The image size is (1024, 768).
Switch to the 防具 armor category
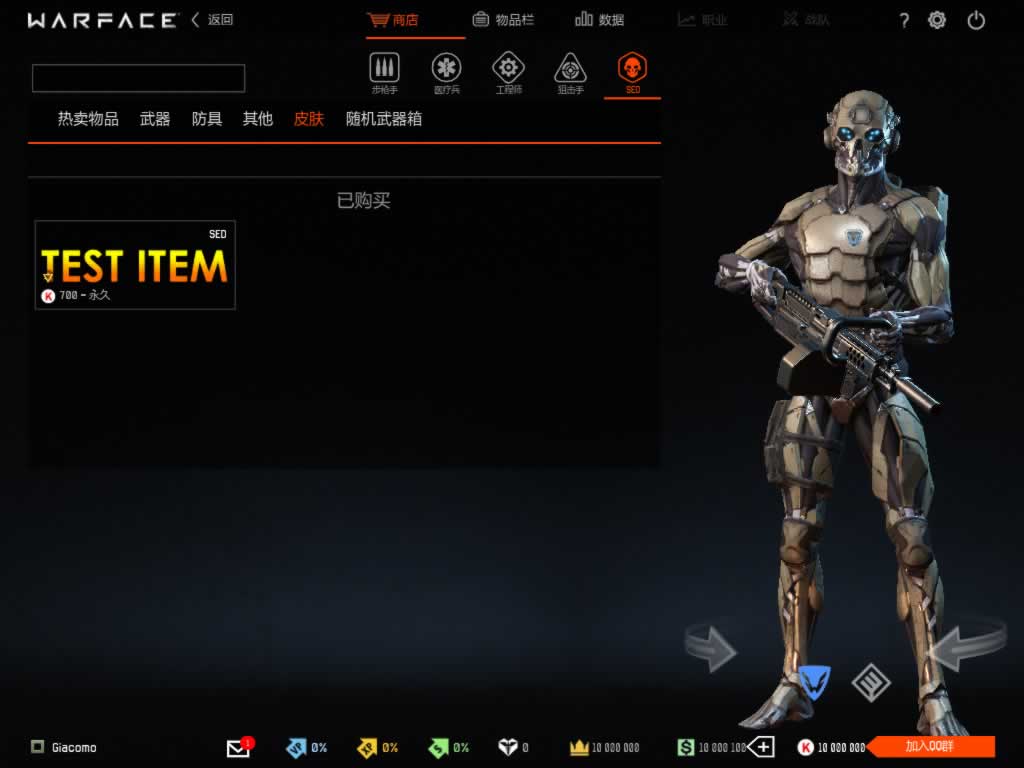[207, 119]
